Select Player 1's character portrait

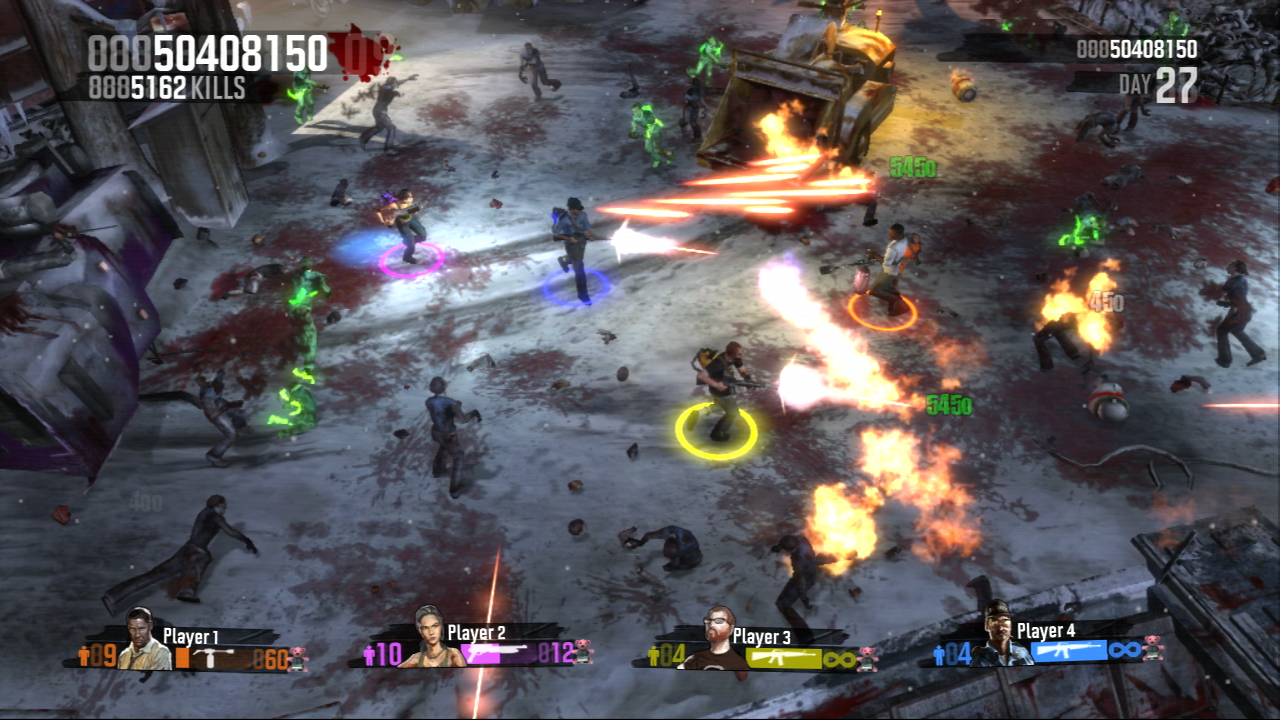click(144, 642)
